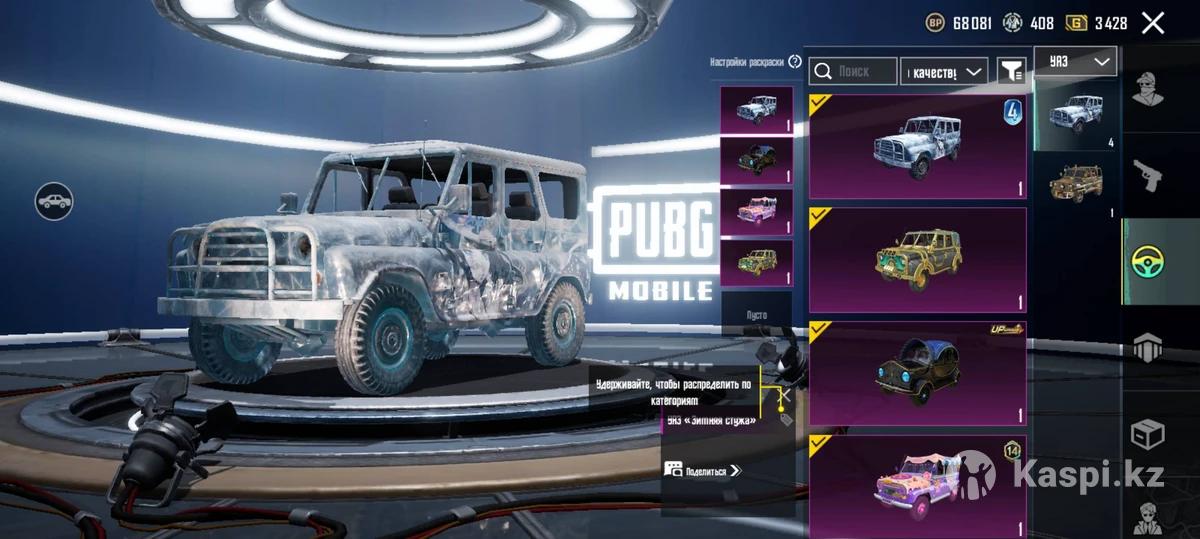Open the quality sort dropdown
This screenshot has height=539, width=1200.
(944, 71)
